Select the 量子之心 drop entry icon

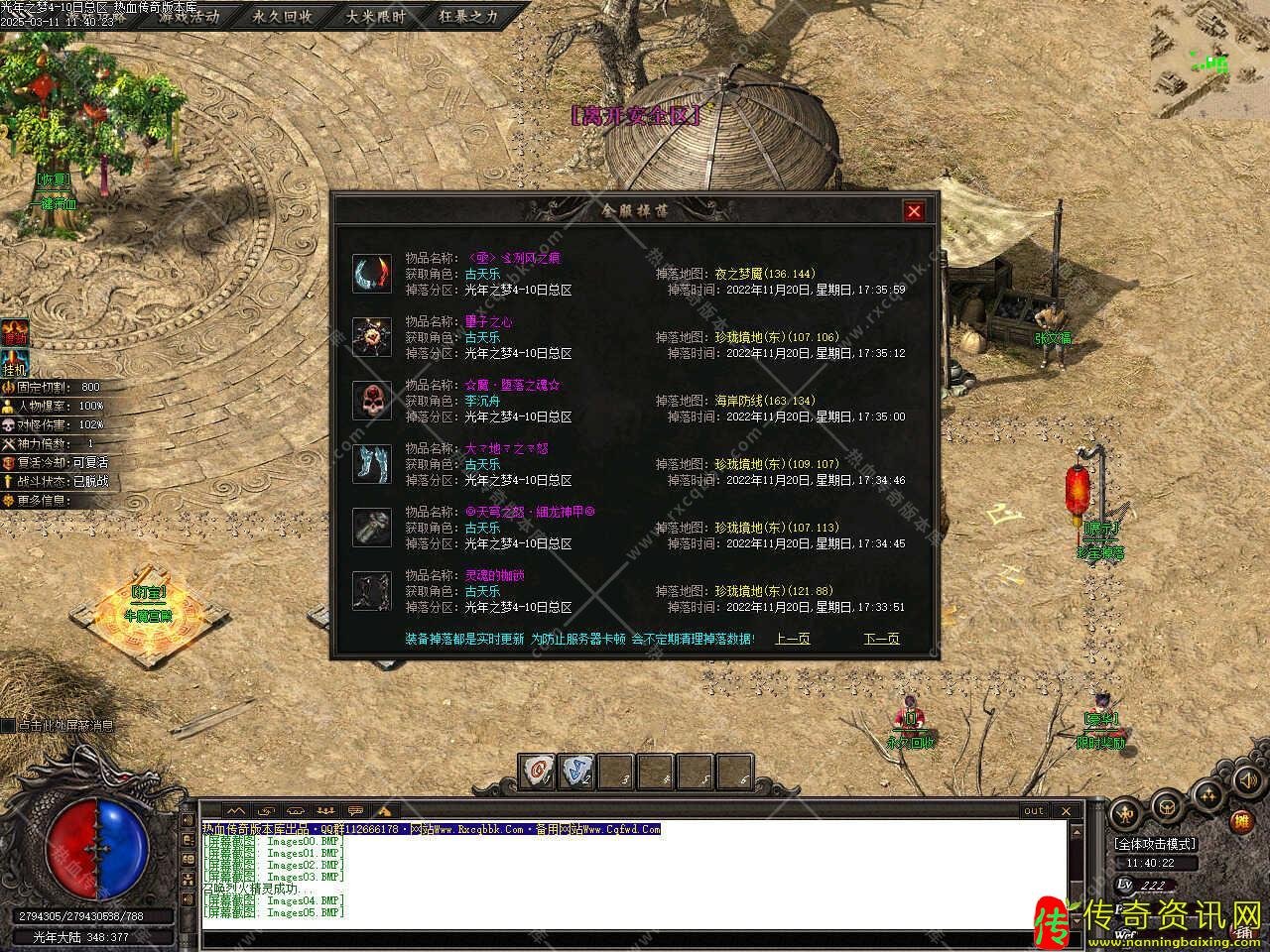[371, 337]
